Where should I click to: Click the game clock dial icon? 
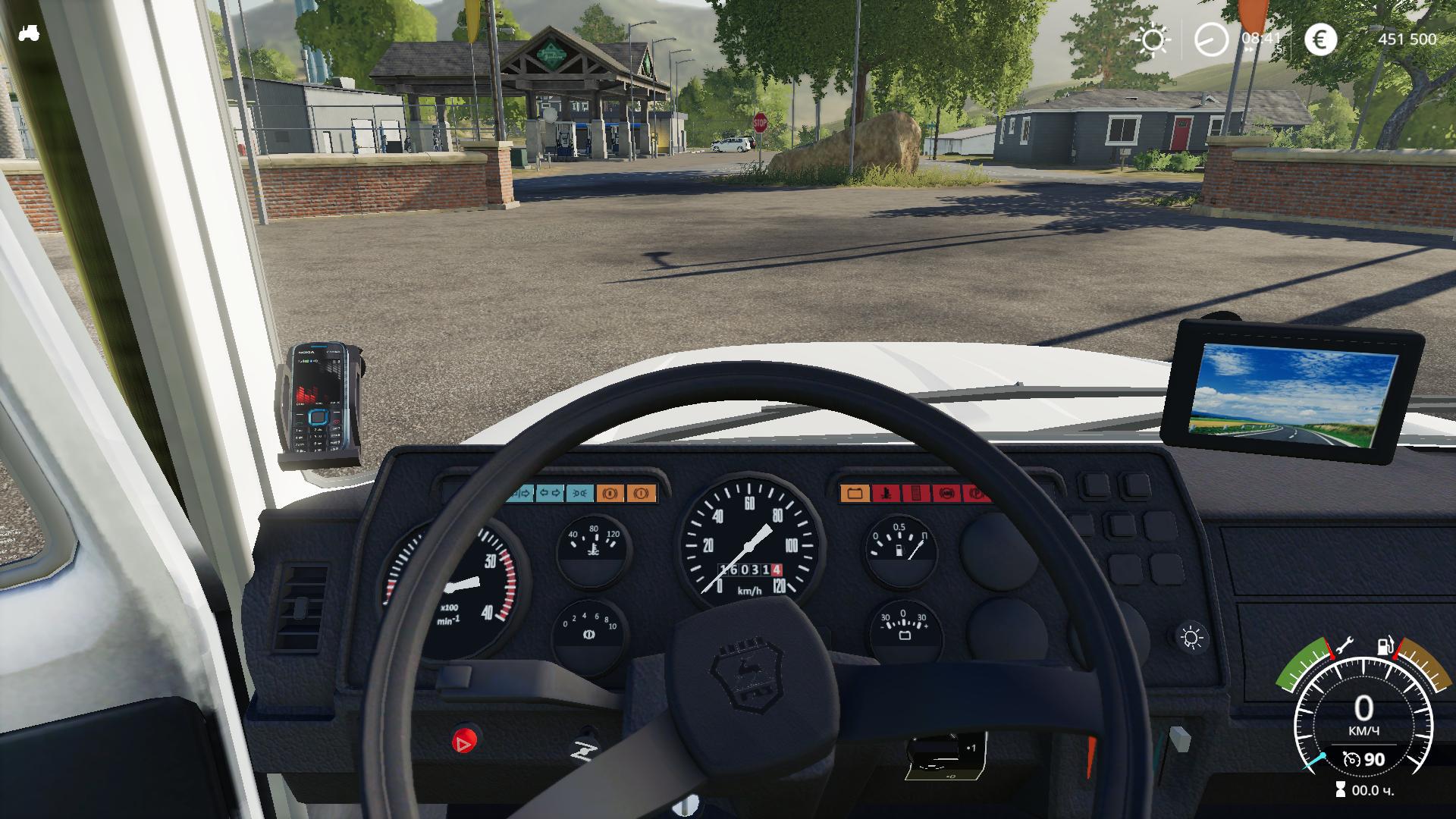[x=1211, y=39]
